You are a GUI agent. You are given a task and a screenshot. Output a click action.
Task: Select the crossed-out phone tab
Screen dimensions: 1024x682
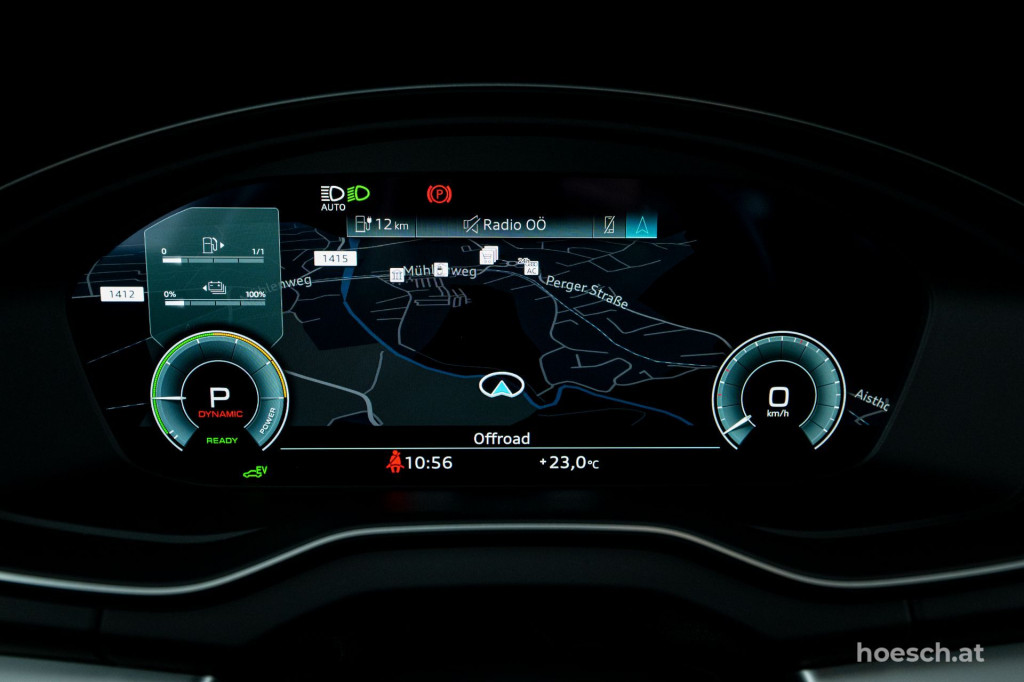pos(609,225)
